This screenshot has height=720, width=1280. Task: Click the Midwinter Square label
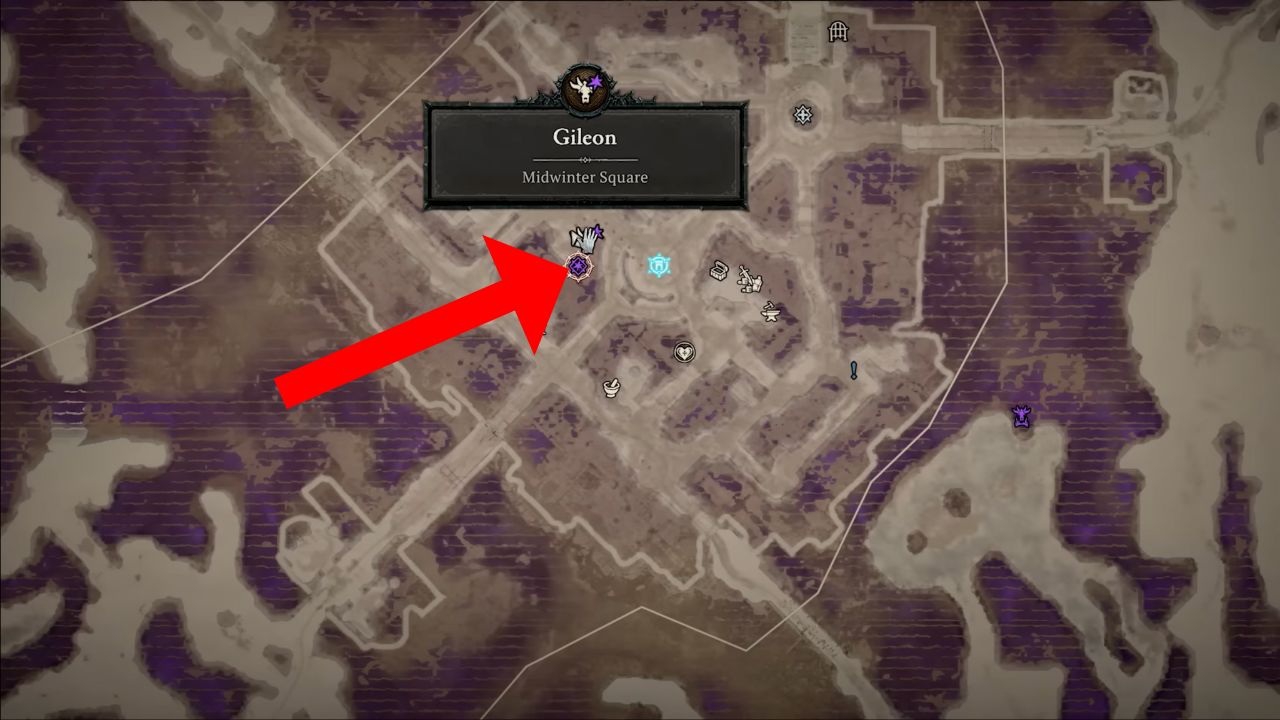(585, 177)
